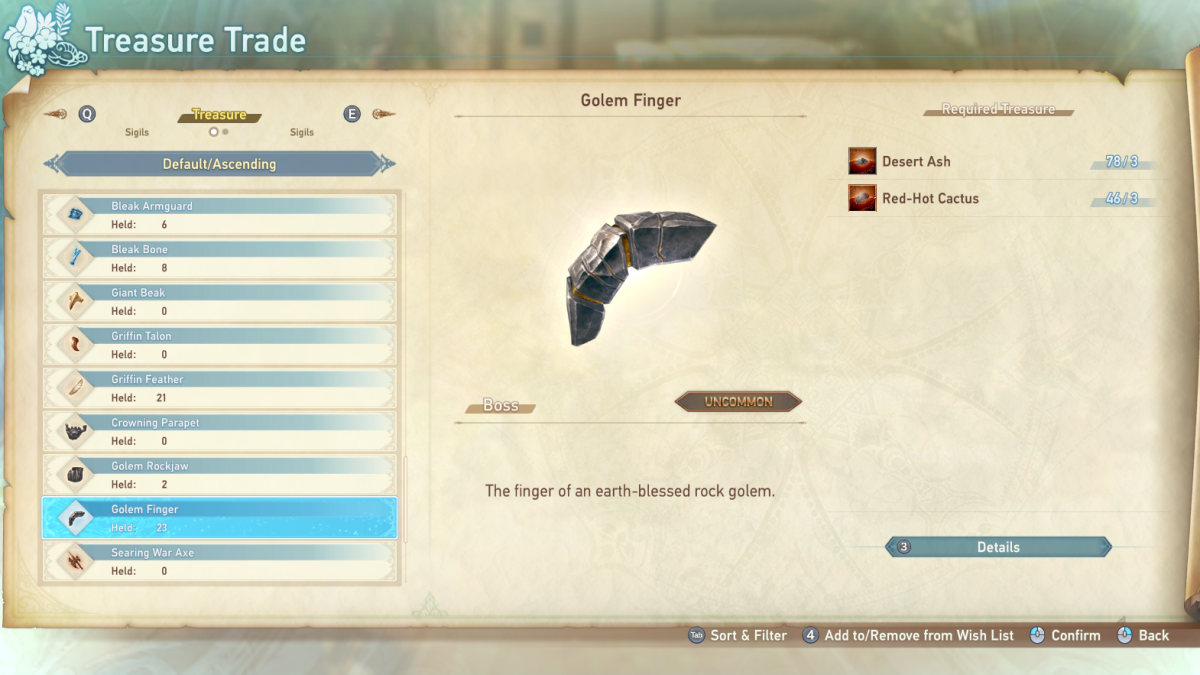Select the Desert Ash required treasure
The width and height of the screenshot is (1200, 675).
(x=916, y=161)
